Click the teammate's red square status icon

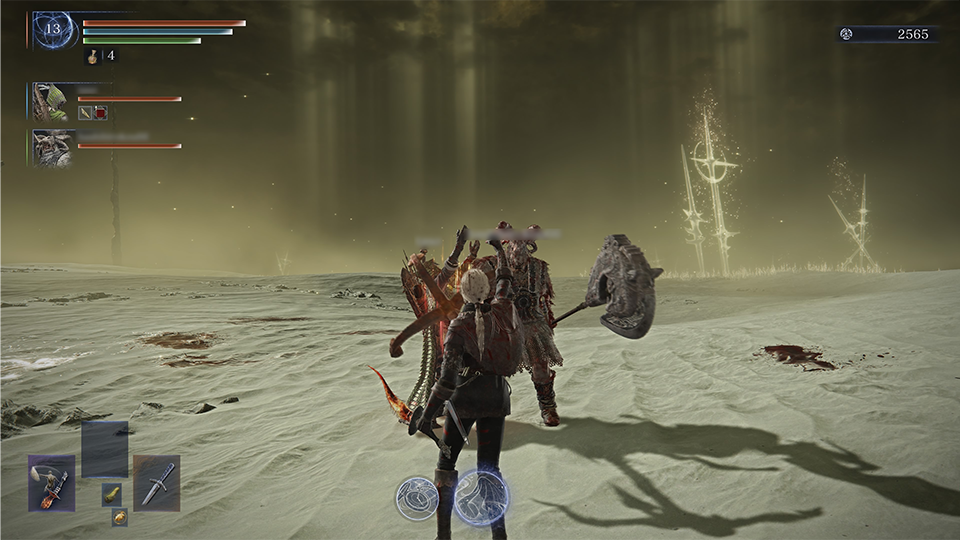coord(101,113)
